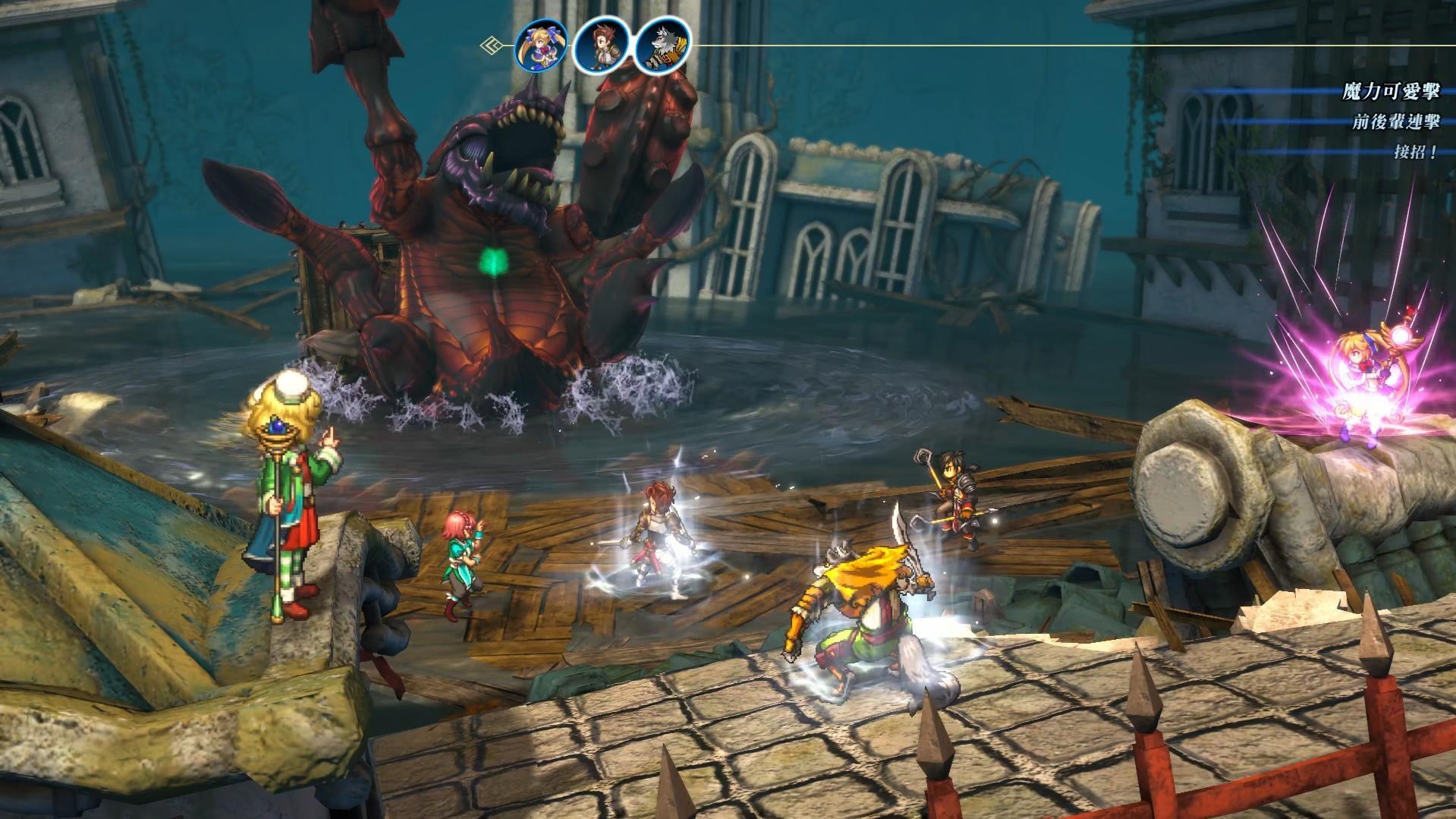Select the 魔力可愛擊 action entry
1456x819 pixels.
(1390, 93)
